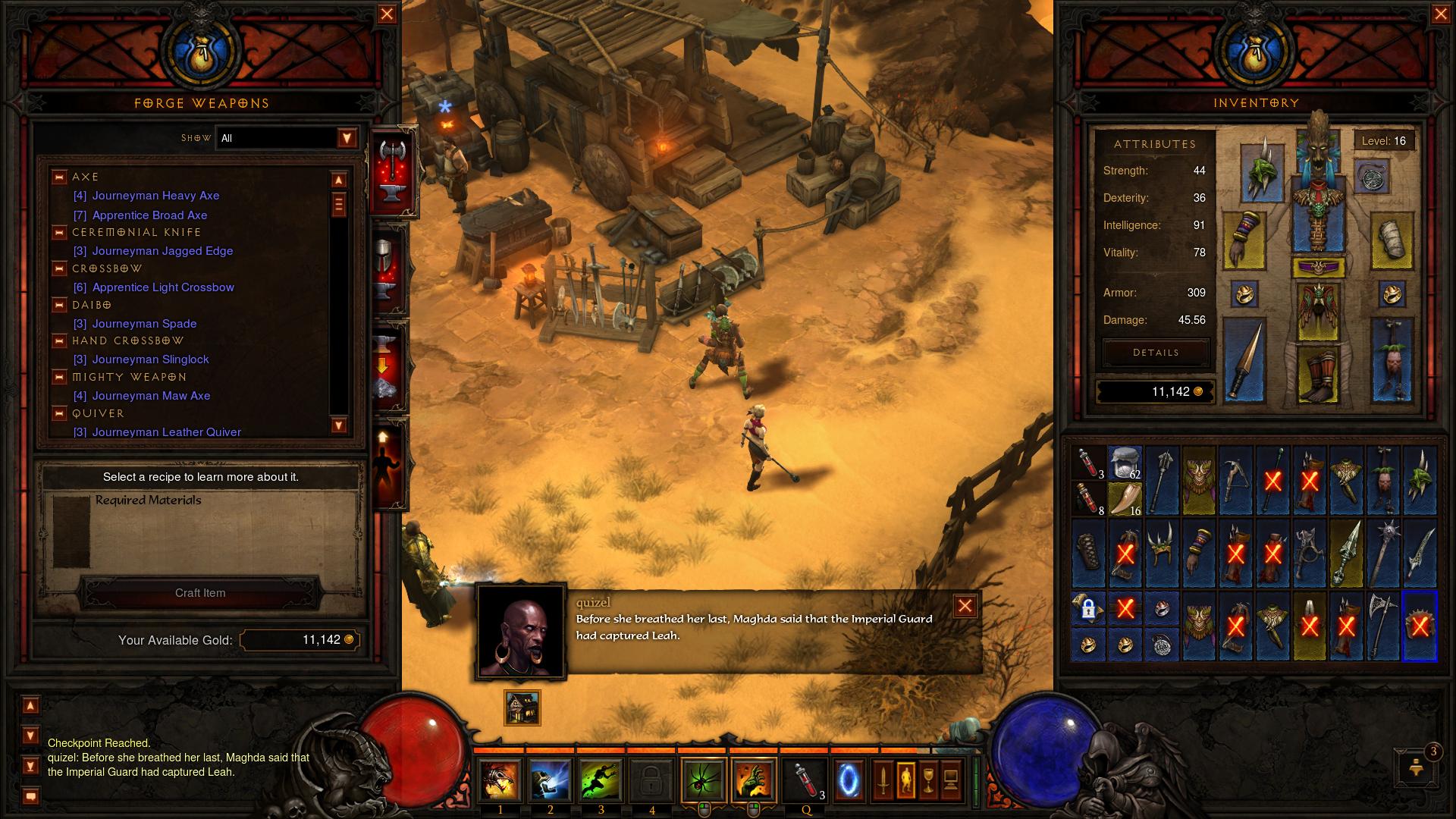Dismiss the quizel dialogue box
Screen dimensions: 1456x819
[965, 606]
